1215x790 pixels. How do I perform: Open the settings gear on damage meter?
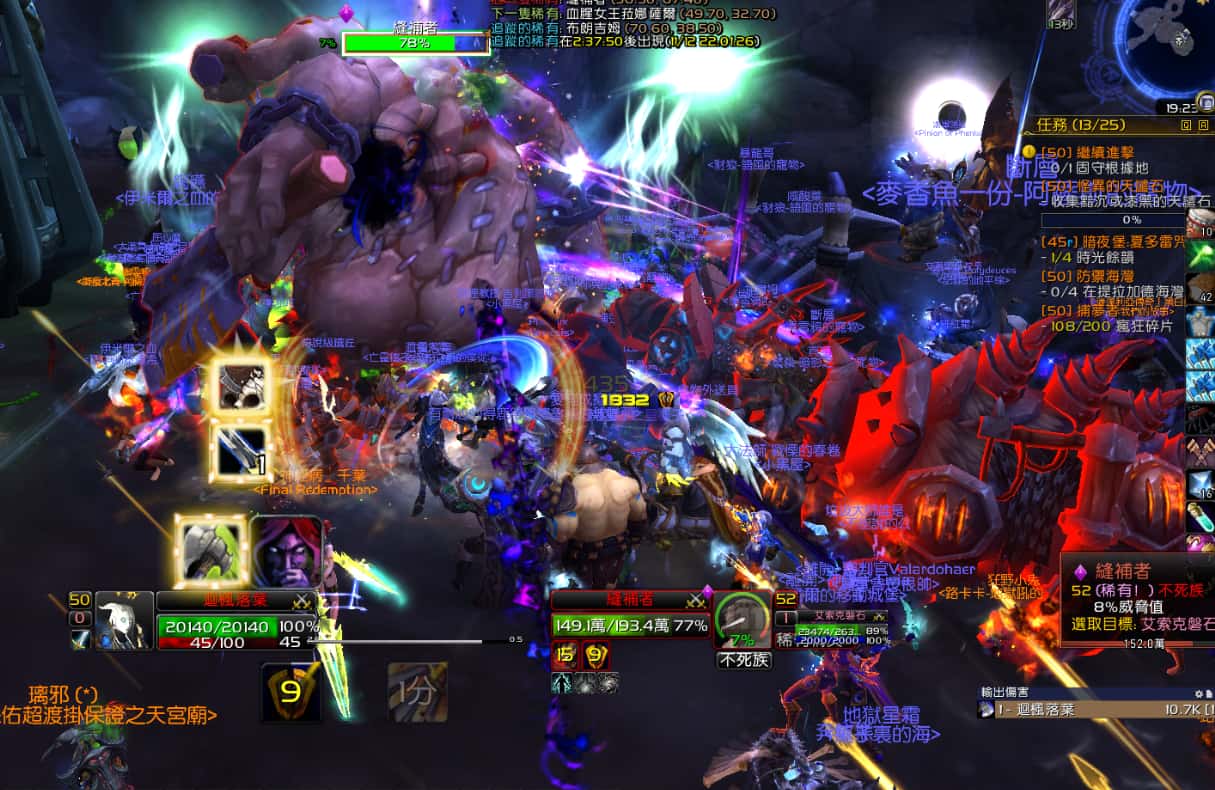pos(1198,693)
